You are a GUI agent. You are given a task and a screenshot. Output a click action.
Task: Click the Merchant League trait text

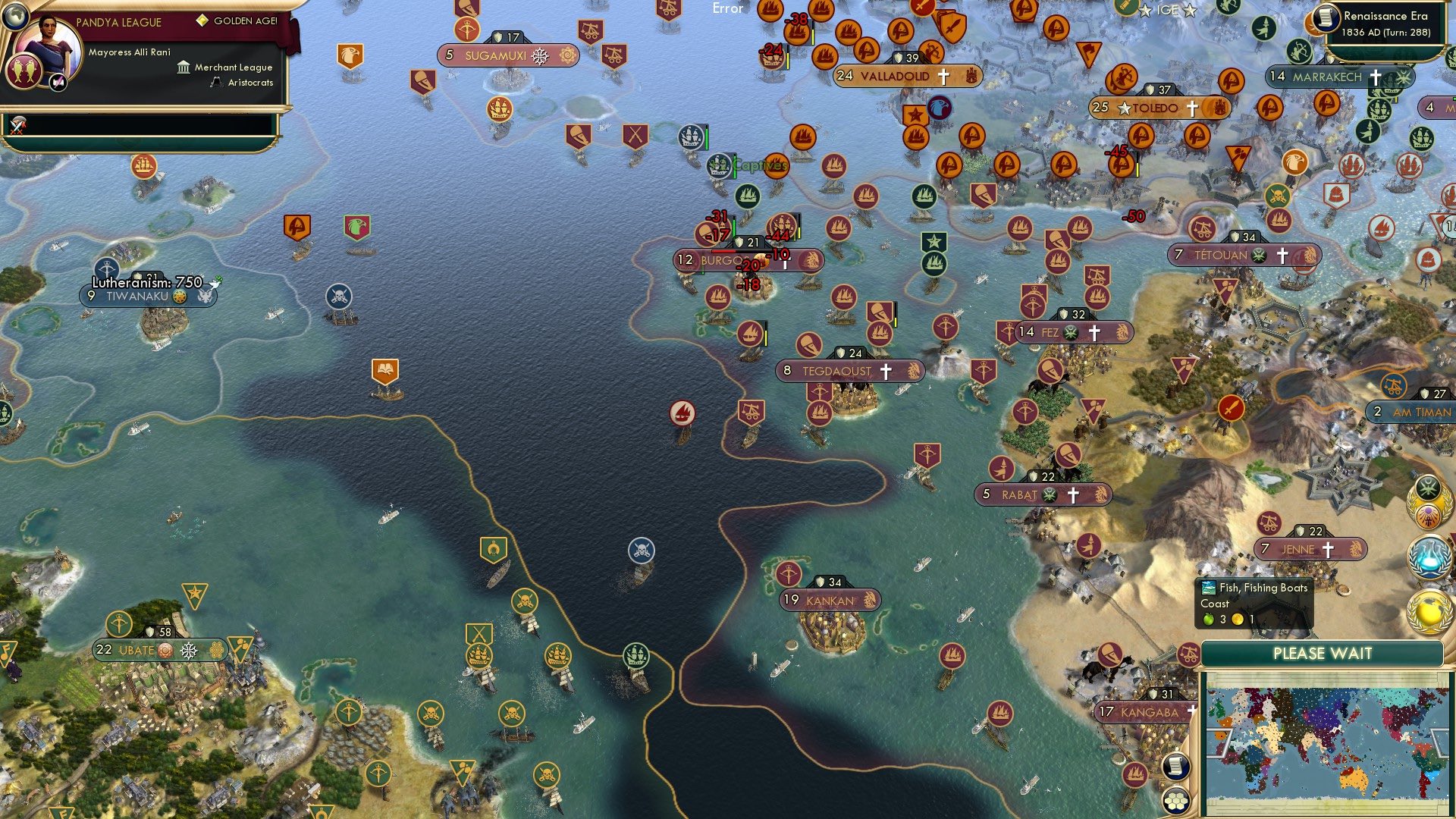[x=234, y=67]
